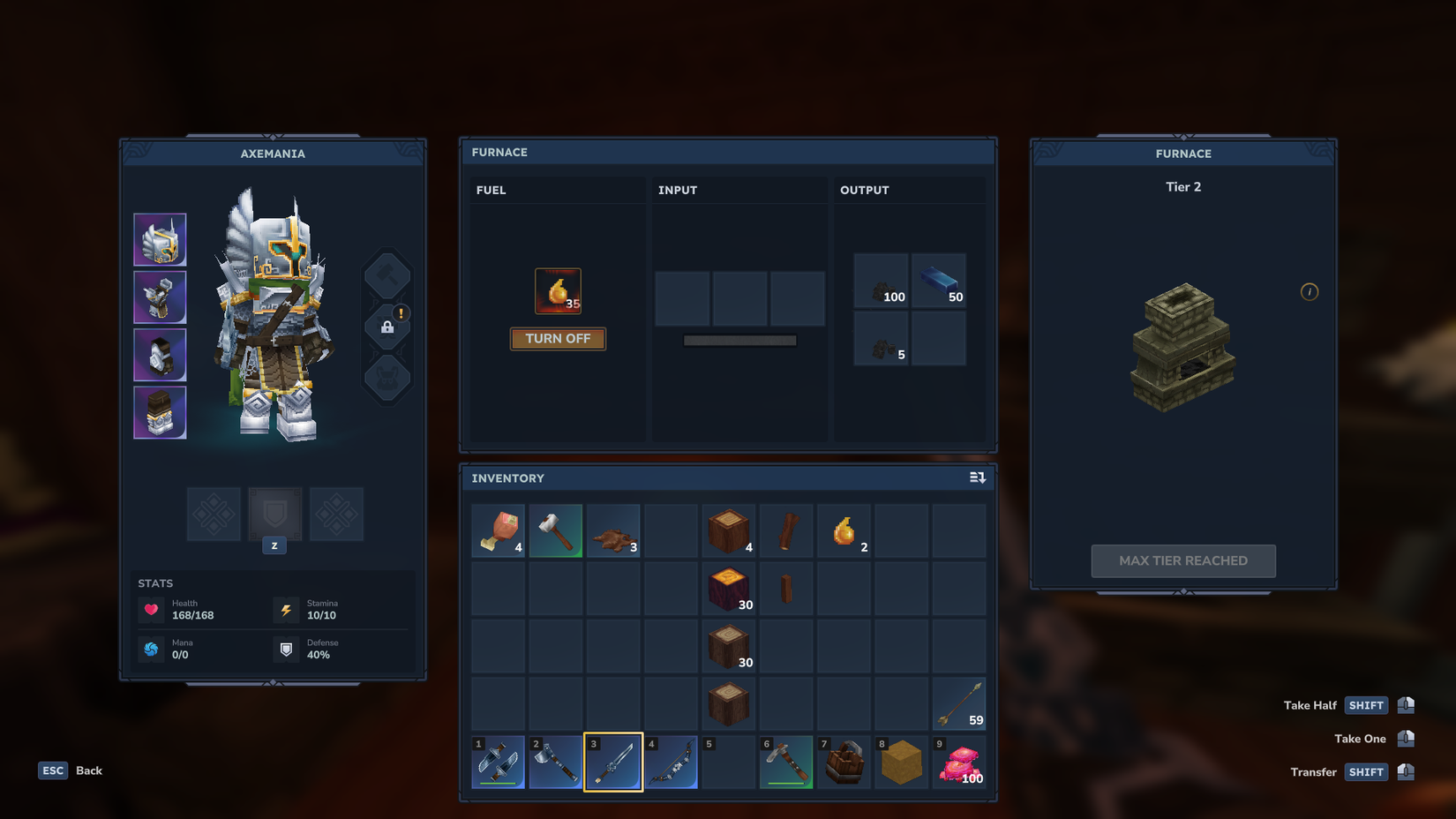Select the helmet thumbnail in equipment list
Viewport: 1456px width, 819px height.
point(160,239)
